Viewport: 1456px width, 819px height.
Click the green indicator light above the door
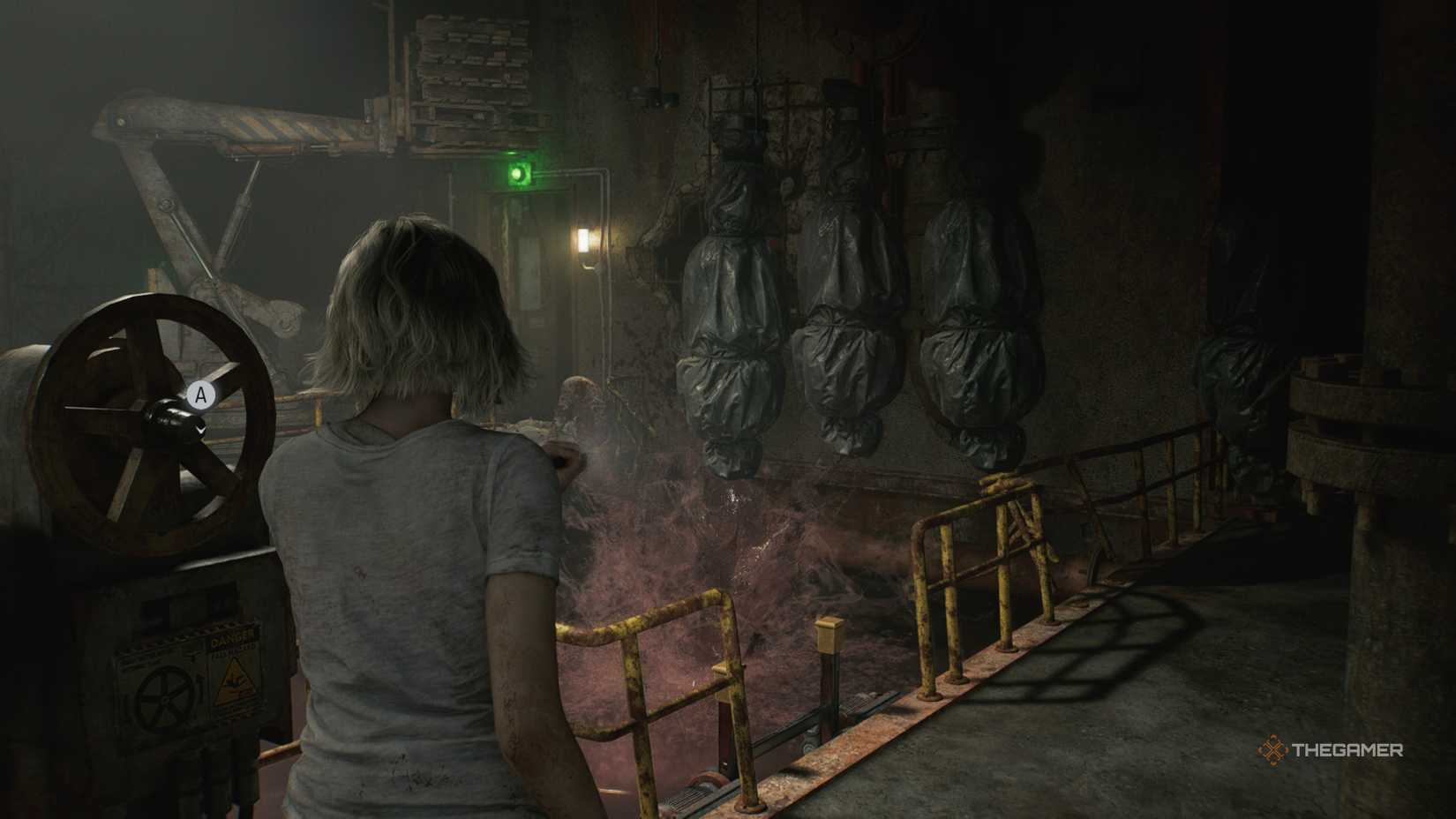coord(519,170)
